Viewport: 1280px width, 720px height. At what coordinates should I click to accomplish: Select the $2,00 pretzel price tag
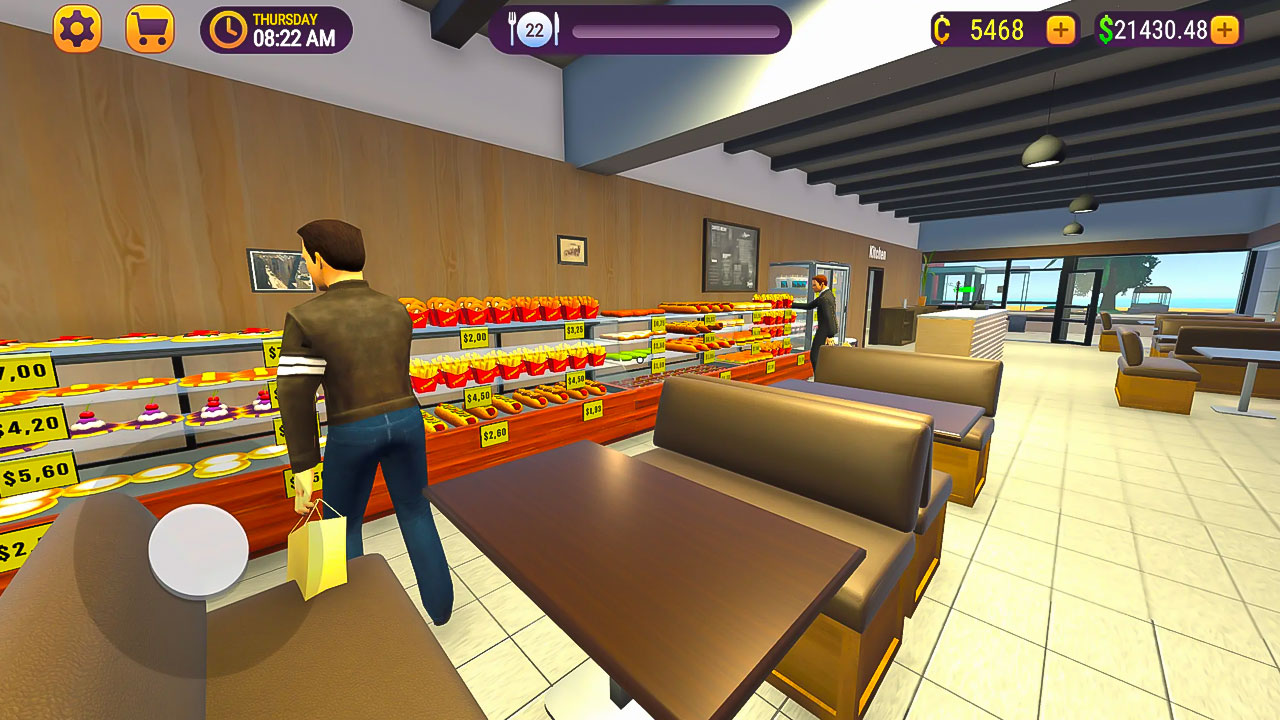(475, 337)
